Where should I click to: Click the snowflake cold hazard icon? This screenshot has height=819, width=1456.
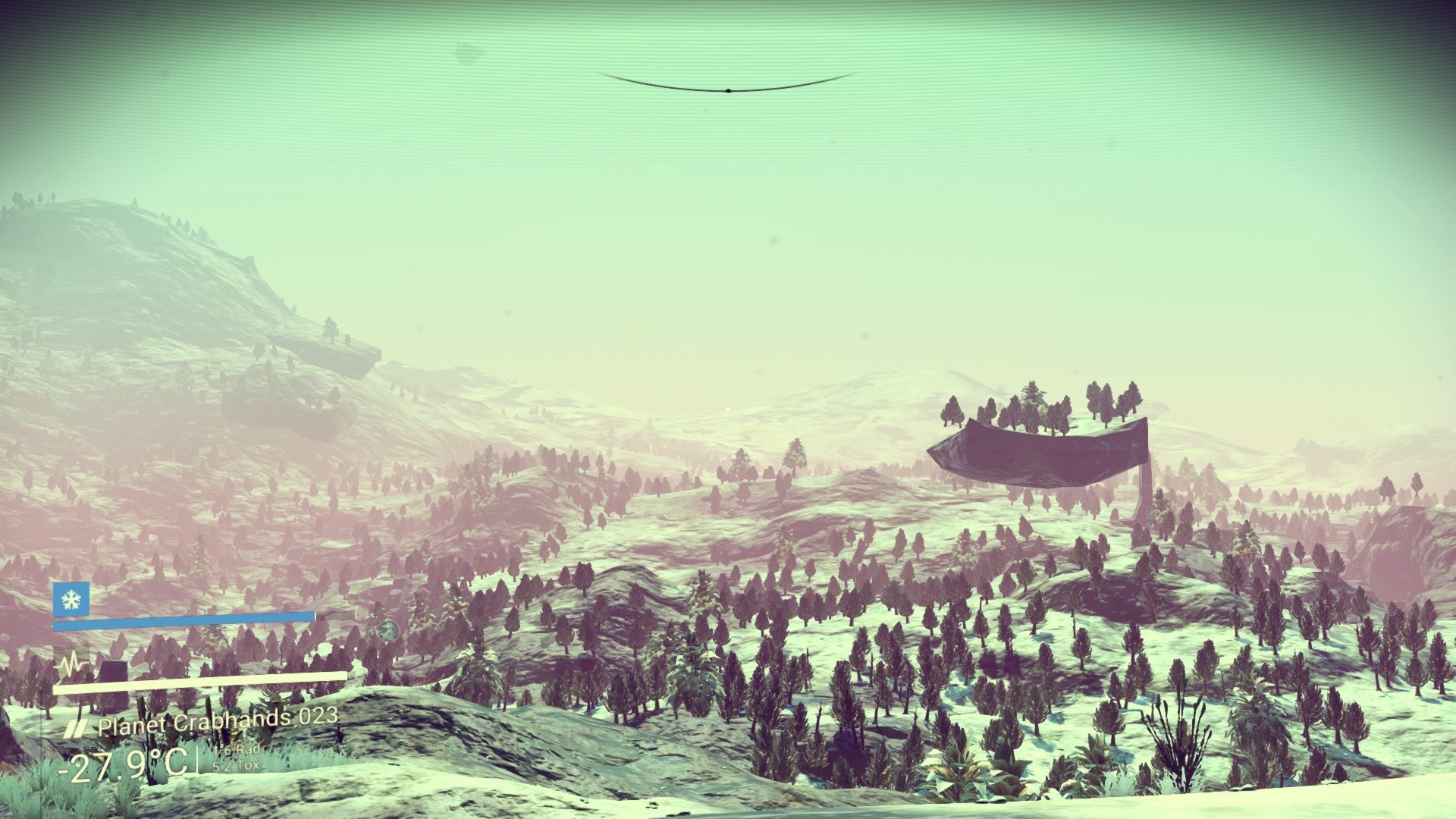(x=71, y=601)
